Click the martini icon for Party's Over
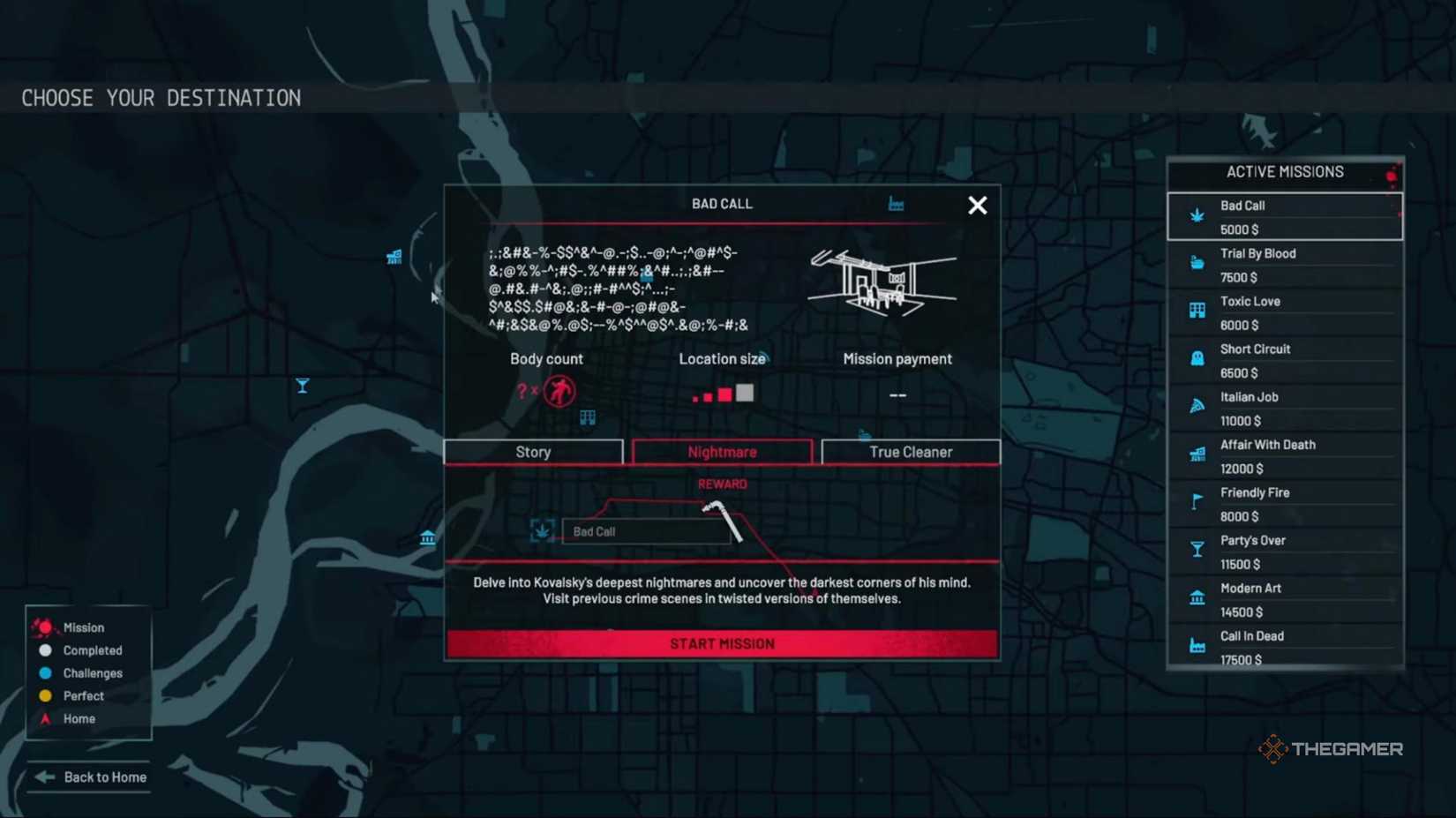 1197,547
